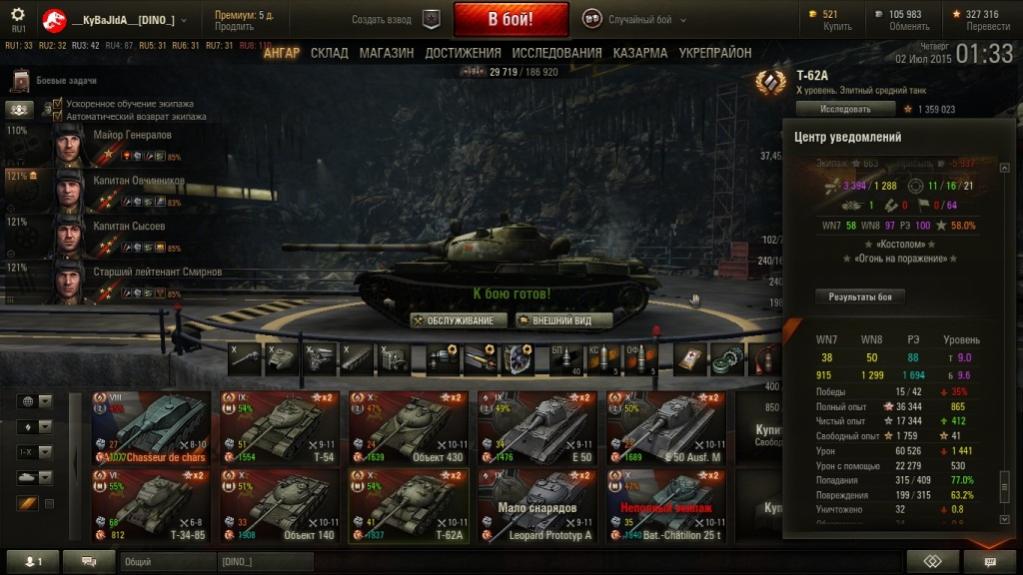Start the battle with the В бой! button

click(x=511, y=19)
